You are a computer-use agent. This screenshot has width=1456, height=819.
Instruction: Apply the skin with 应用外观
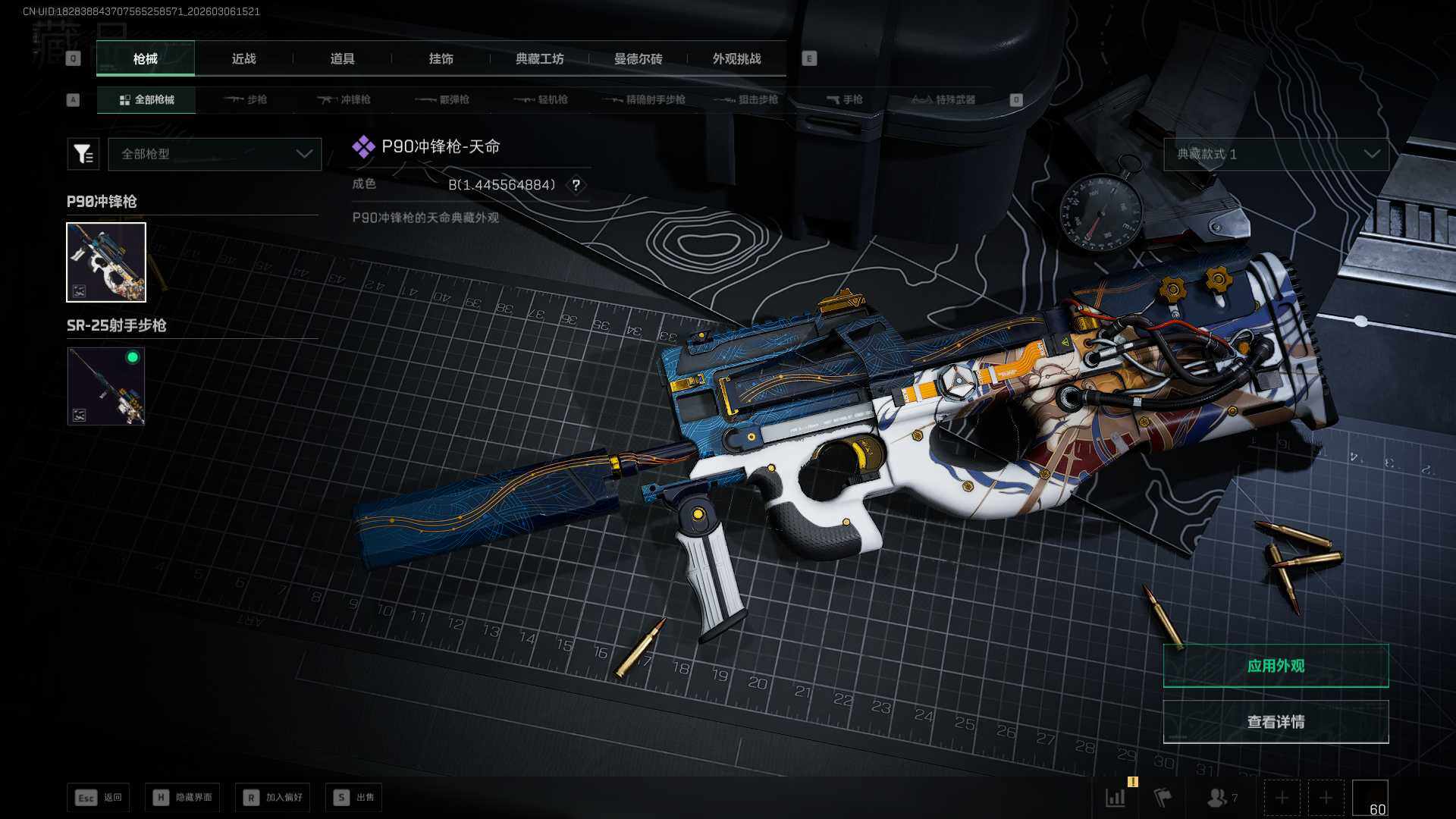[1276, 666]
